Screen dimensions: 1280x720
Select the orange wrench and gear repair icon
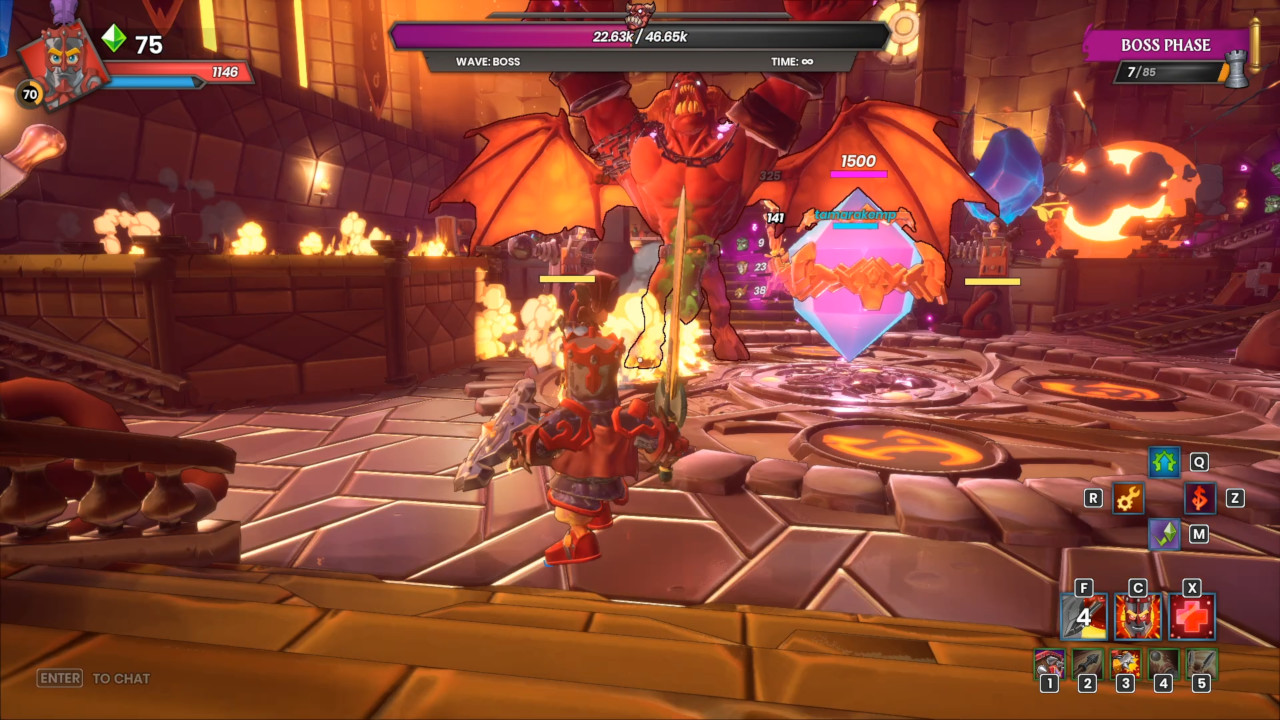(x=1128, y=498)
